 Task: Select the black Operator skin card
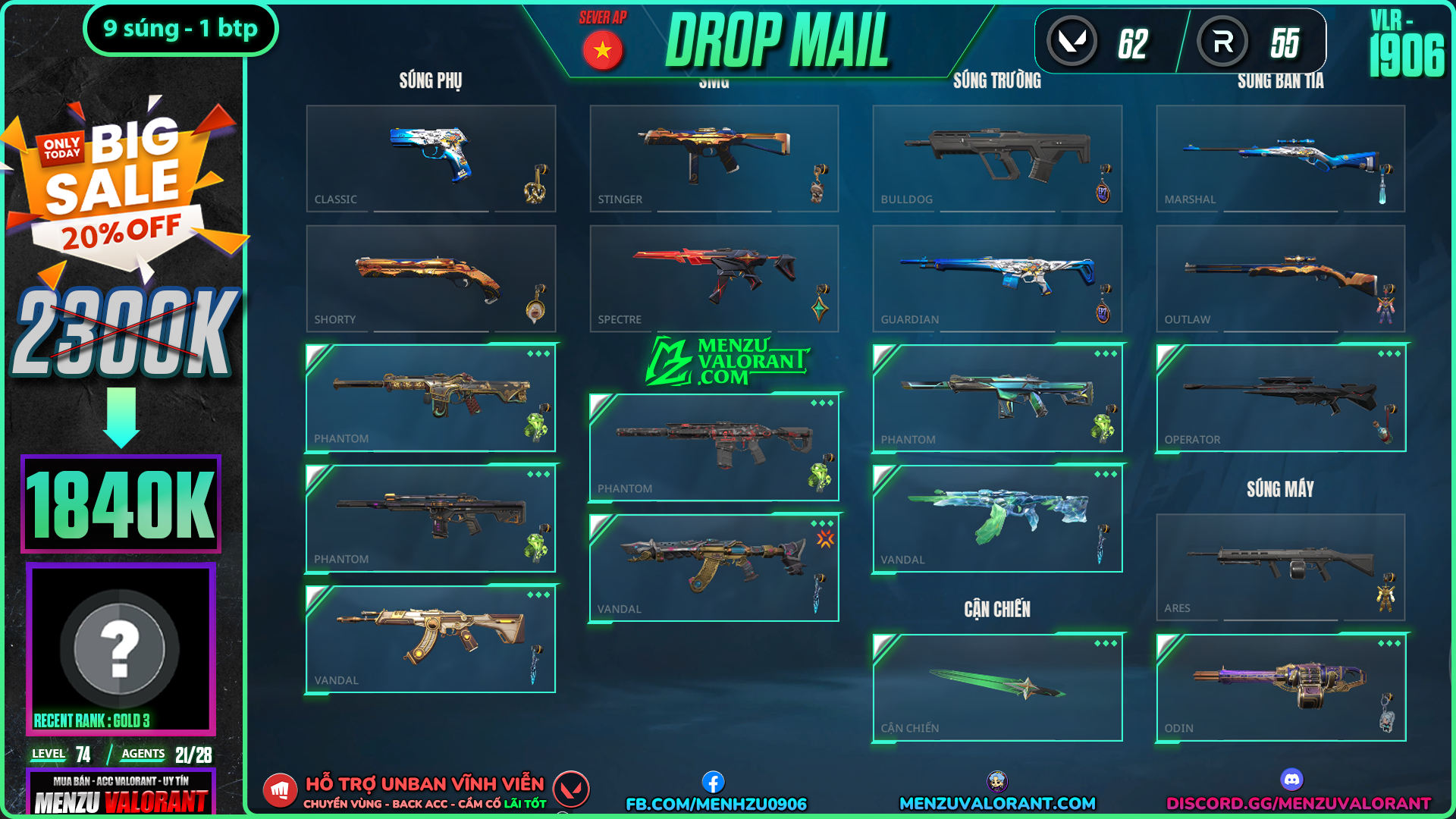click(x=1280, y=398)
